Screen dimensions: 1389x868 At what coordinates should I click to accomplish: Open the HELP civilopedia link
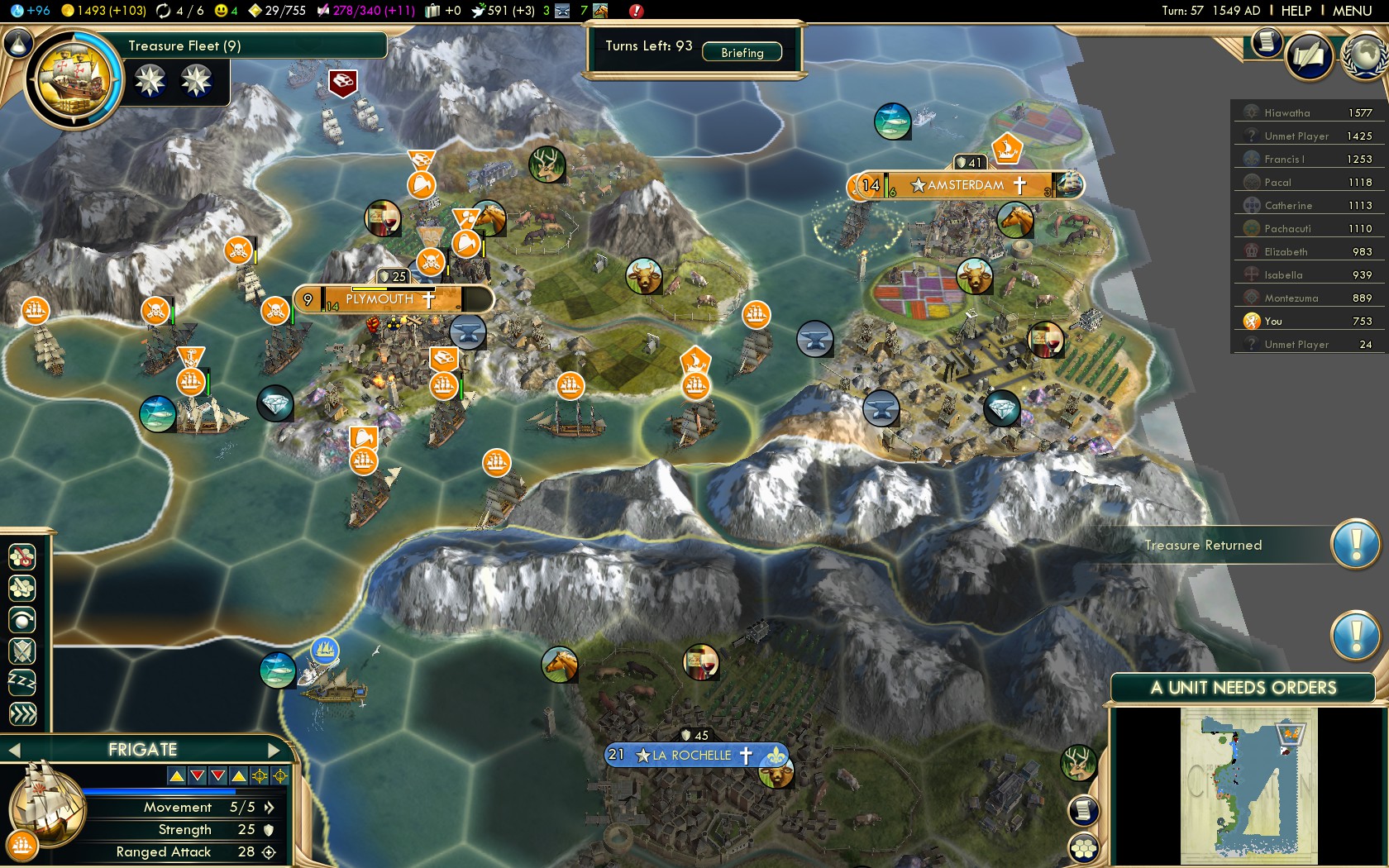tap(1296, 11)
